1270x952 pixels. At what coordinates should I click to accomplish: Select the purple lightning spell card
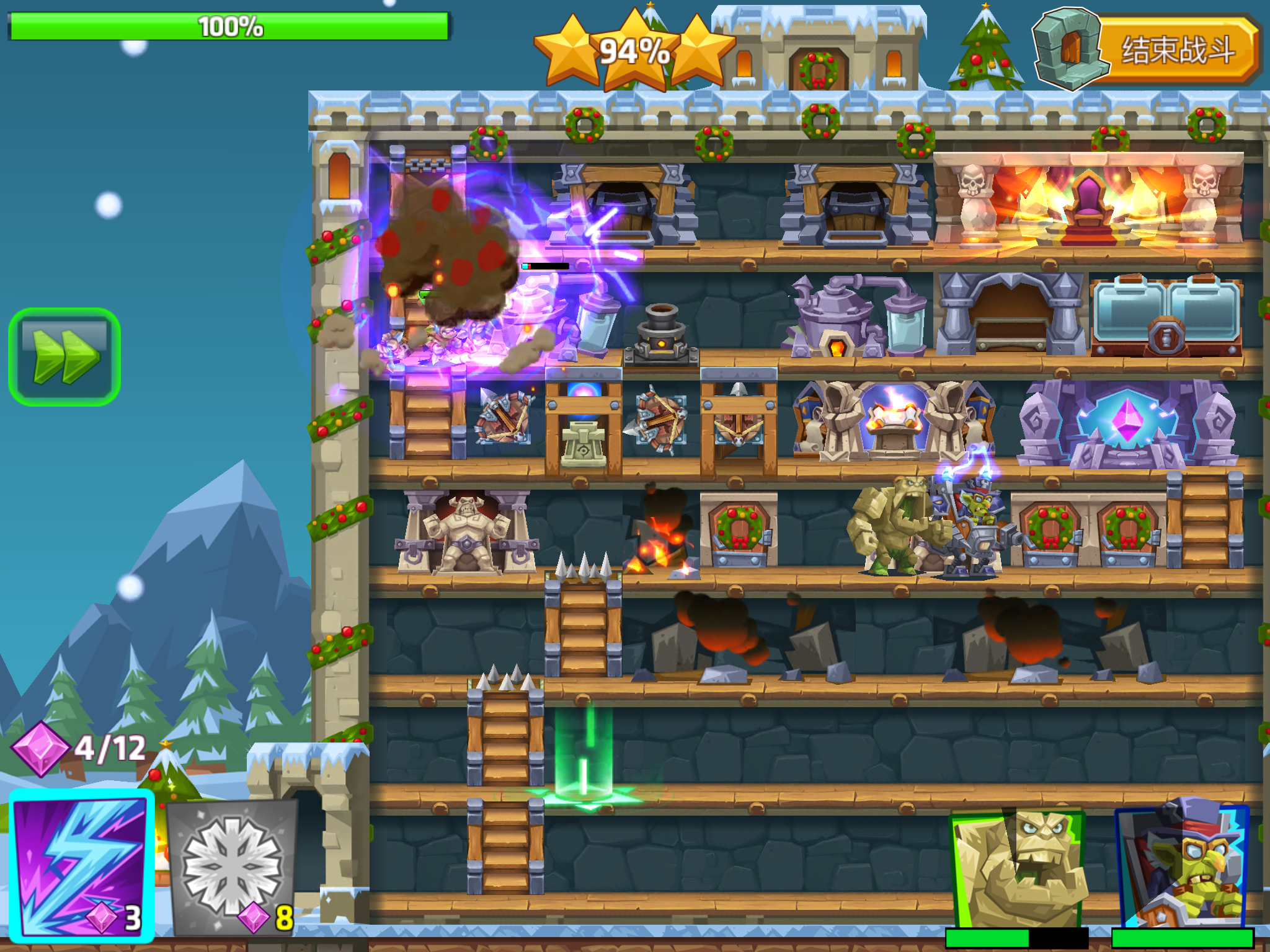pos(82,865)
